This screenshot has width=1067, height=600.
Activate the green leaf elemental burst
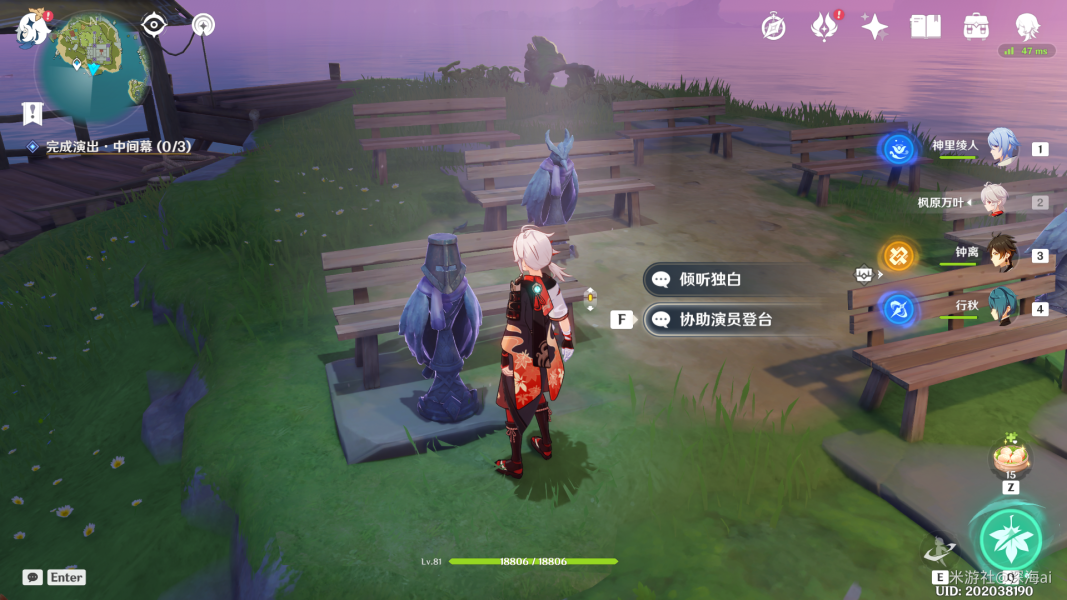tap(1010, 539)
